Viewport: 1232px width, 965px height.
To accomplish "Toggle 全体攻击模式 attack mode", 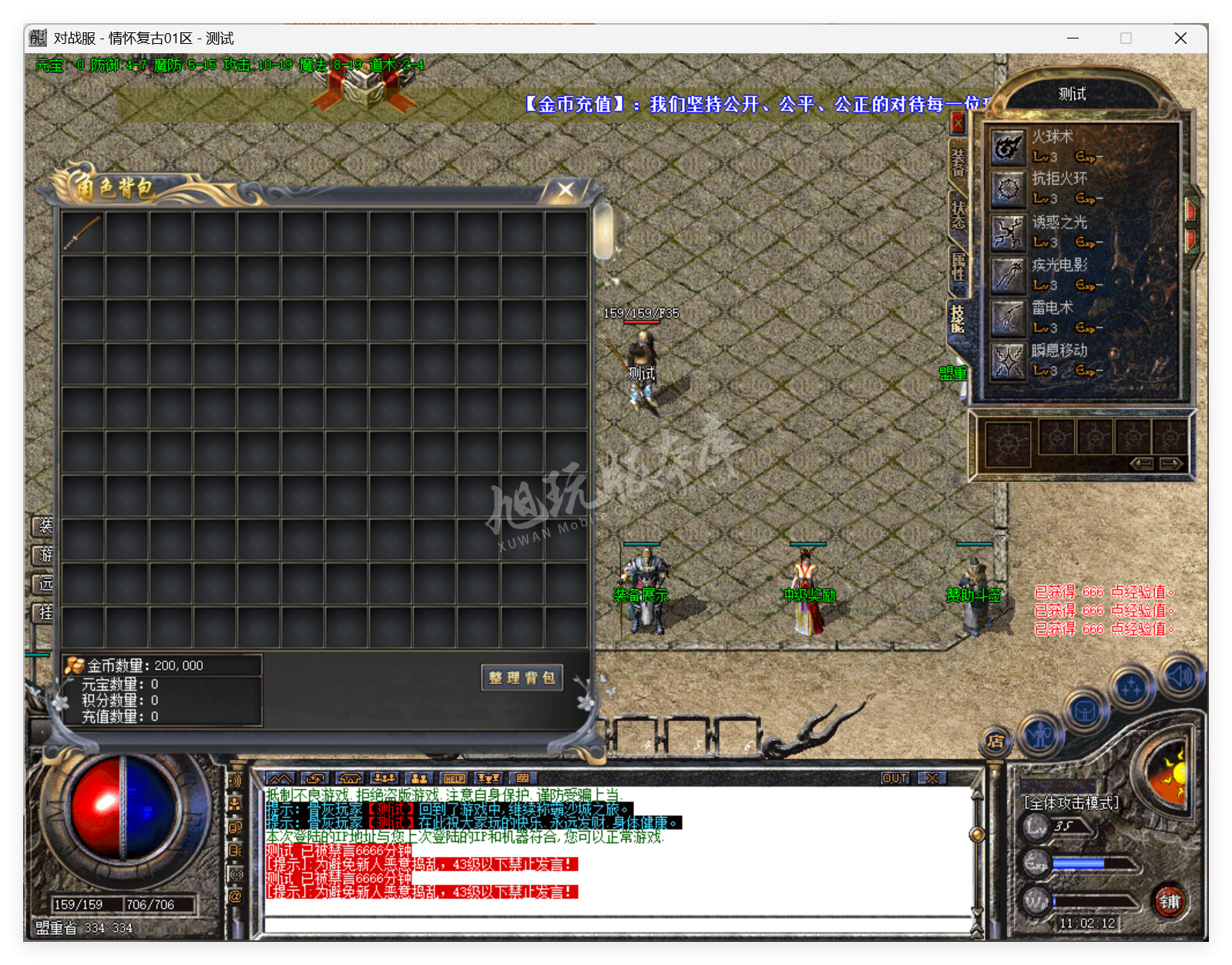I will 1069,801.
